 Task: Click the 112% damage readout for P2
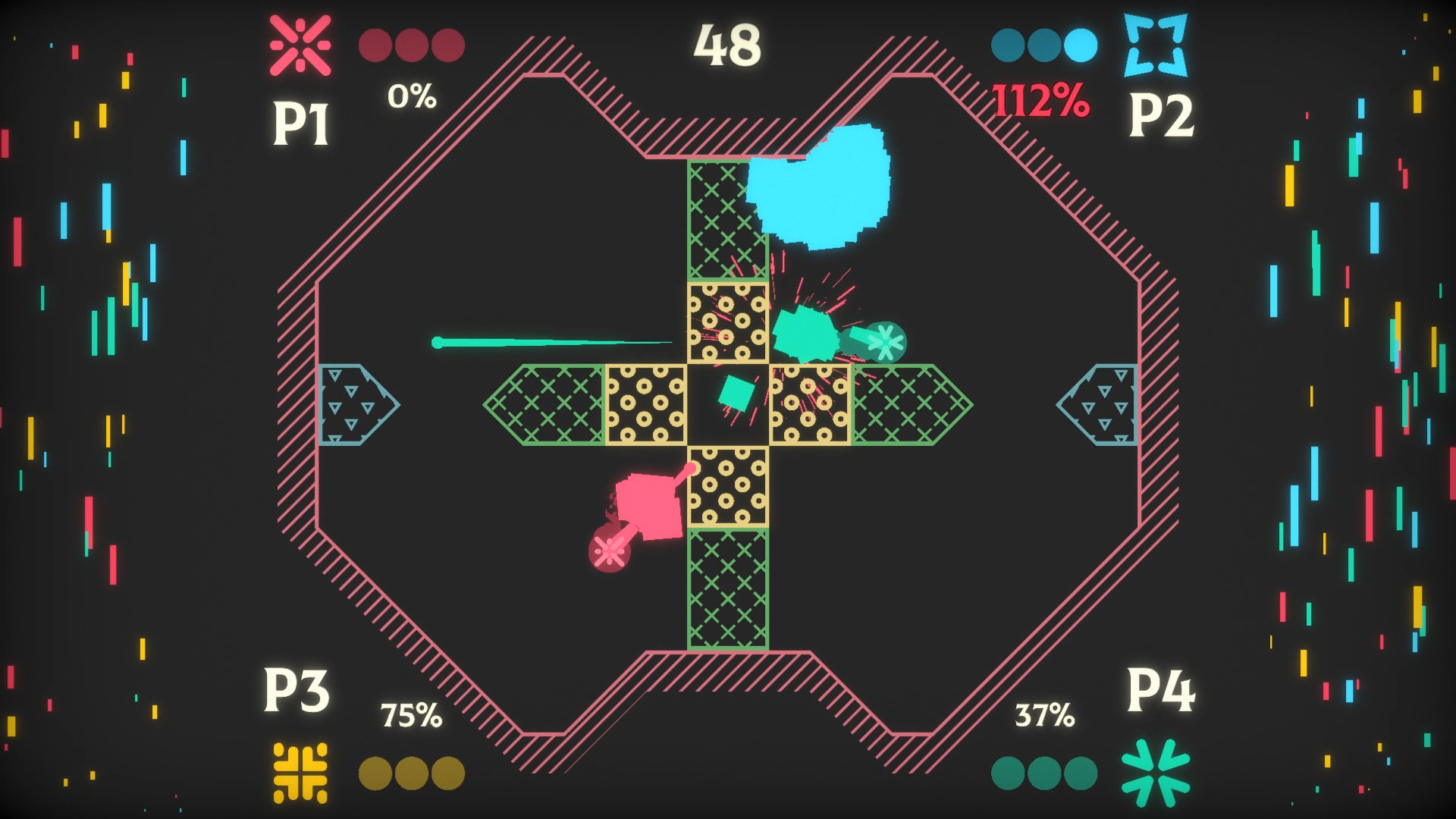[1040, 99]
